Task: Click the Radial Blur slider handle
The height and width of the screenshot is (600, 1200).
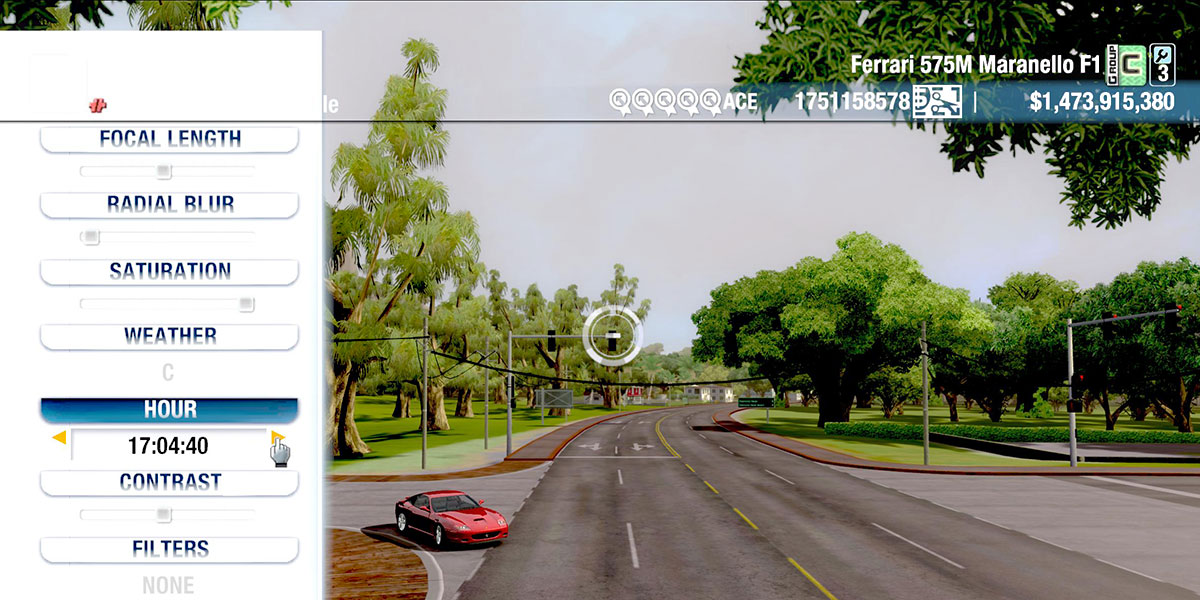Action: (91, 237)
